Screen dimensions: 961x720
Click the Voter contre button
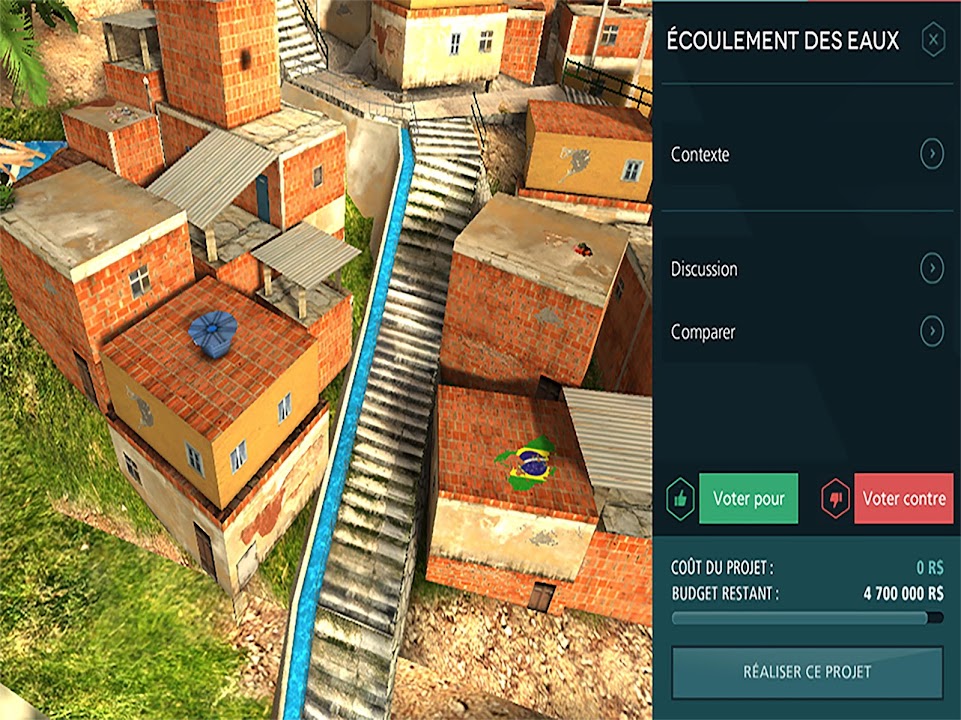tap(903, 498)
